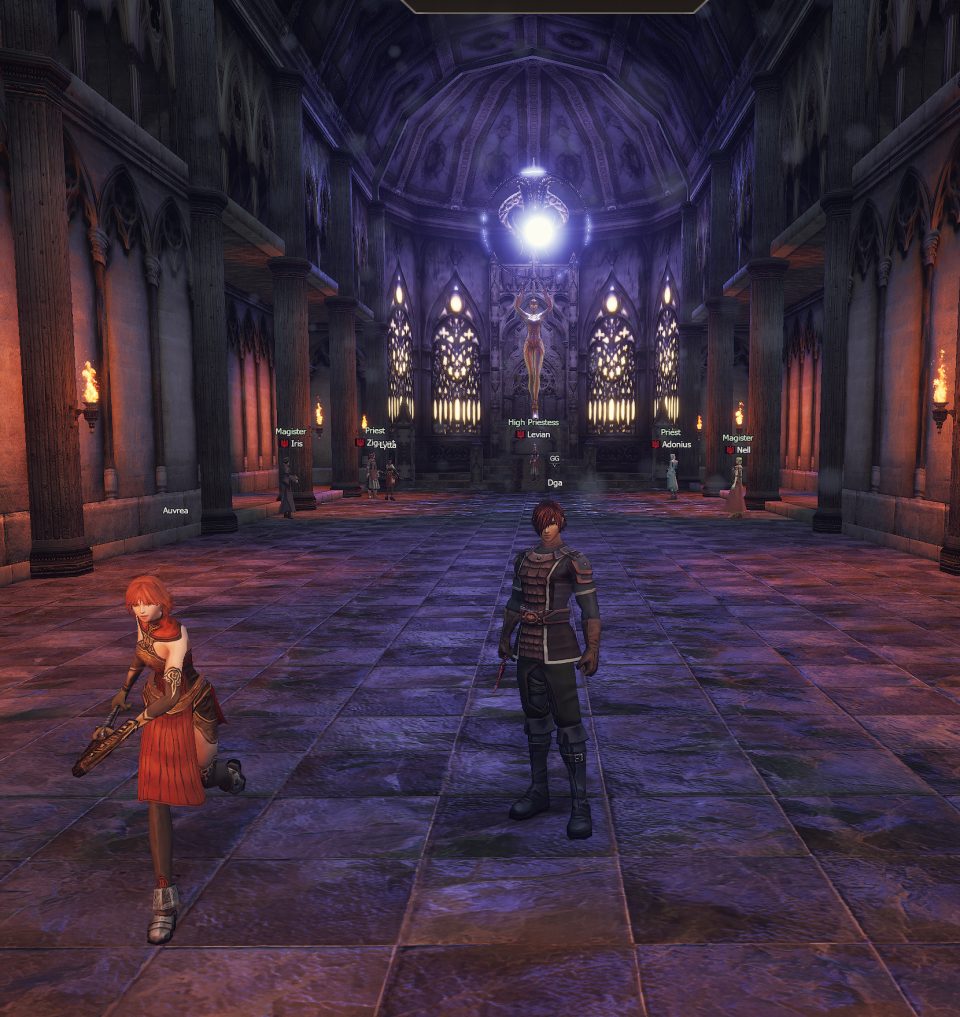
Task: Choose the Priest Adonius nameplate
Action: click(x=676, y=444)
